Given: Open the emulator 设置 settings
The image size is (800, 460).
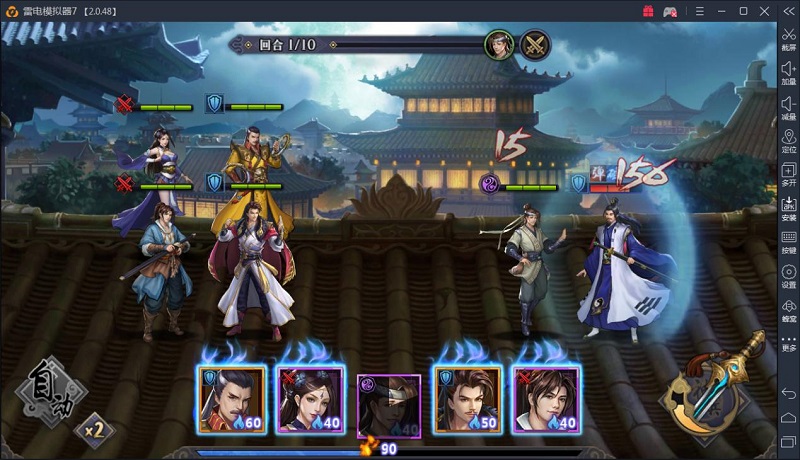Looking at the screenshot, I should [x=789, y=276].
